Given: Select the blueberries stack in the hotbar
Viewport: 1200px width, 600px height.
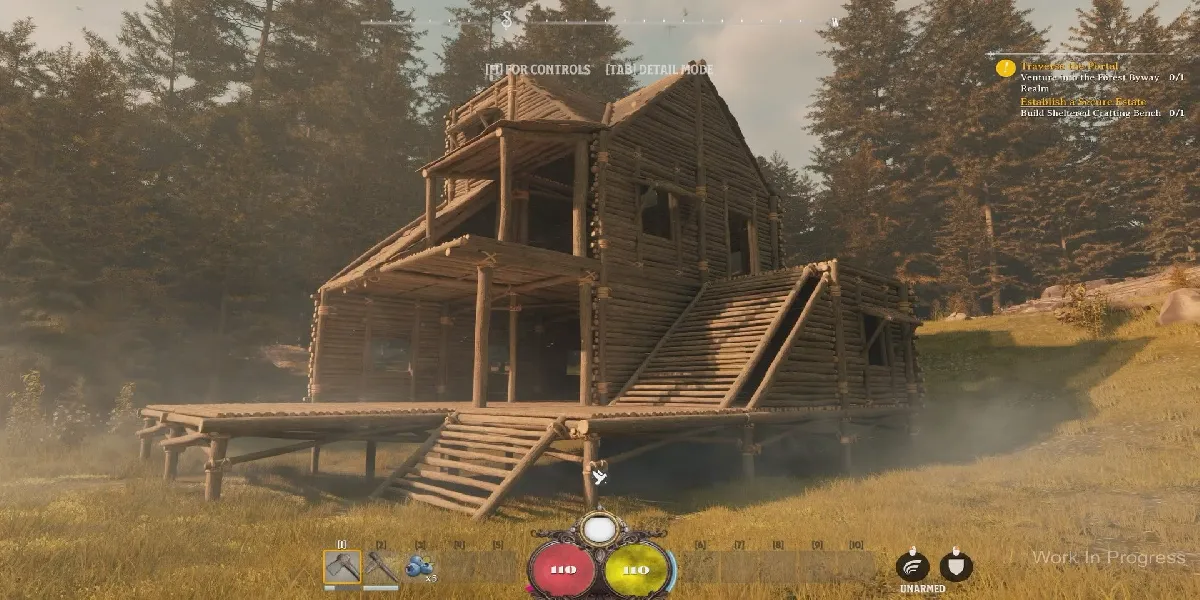Looking at the screenshot, I should click(420, 567).
